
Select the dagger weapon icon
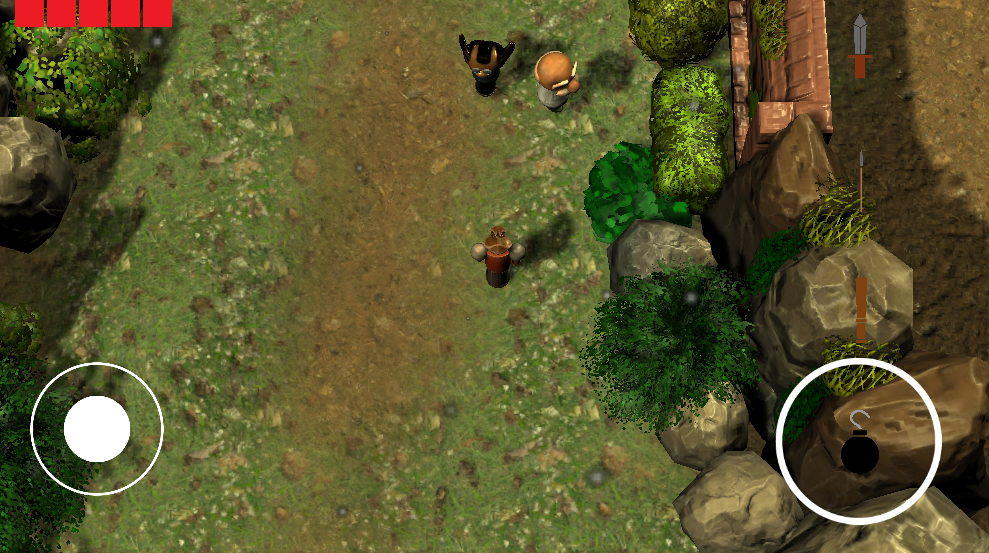coord(860,46)
